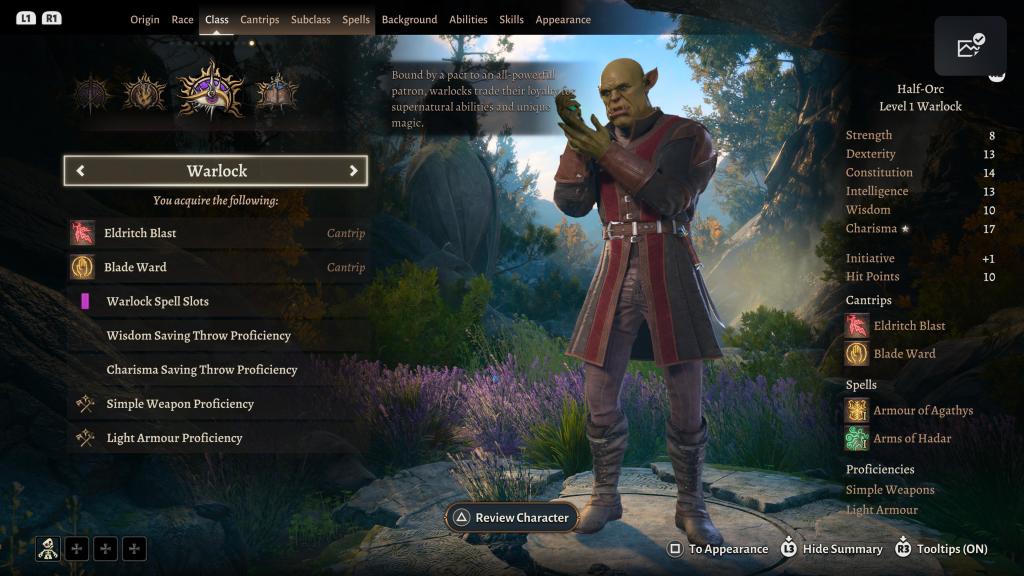This screenshot has height=576, width=1024.
Task: Open the Abilities tab
Action: 468,20
